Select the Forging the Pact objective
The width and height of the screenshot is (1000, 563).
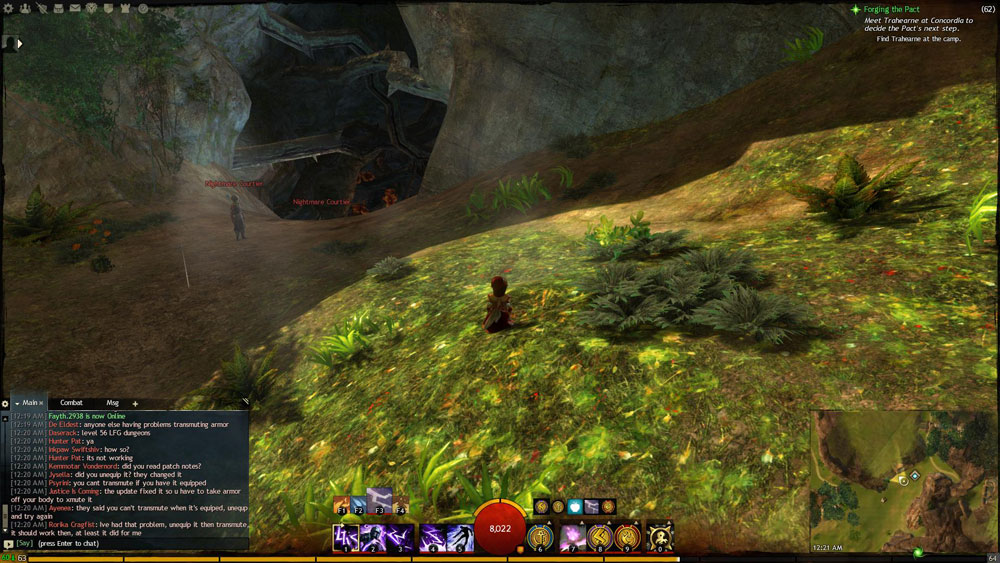898,9
